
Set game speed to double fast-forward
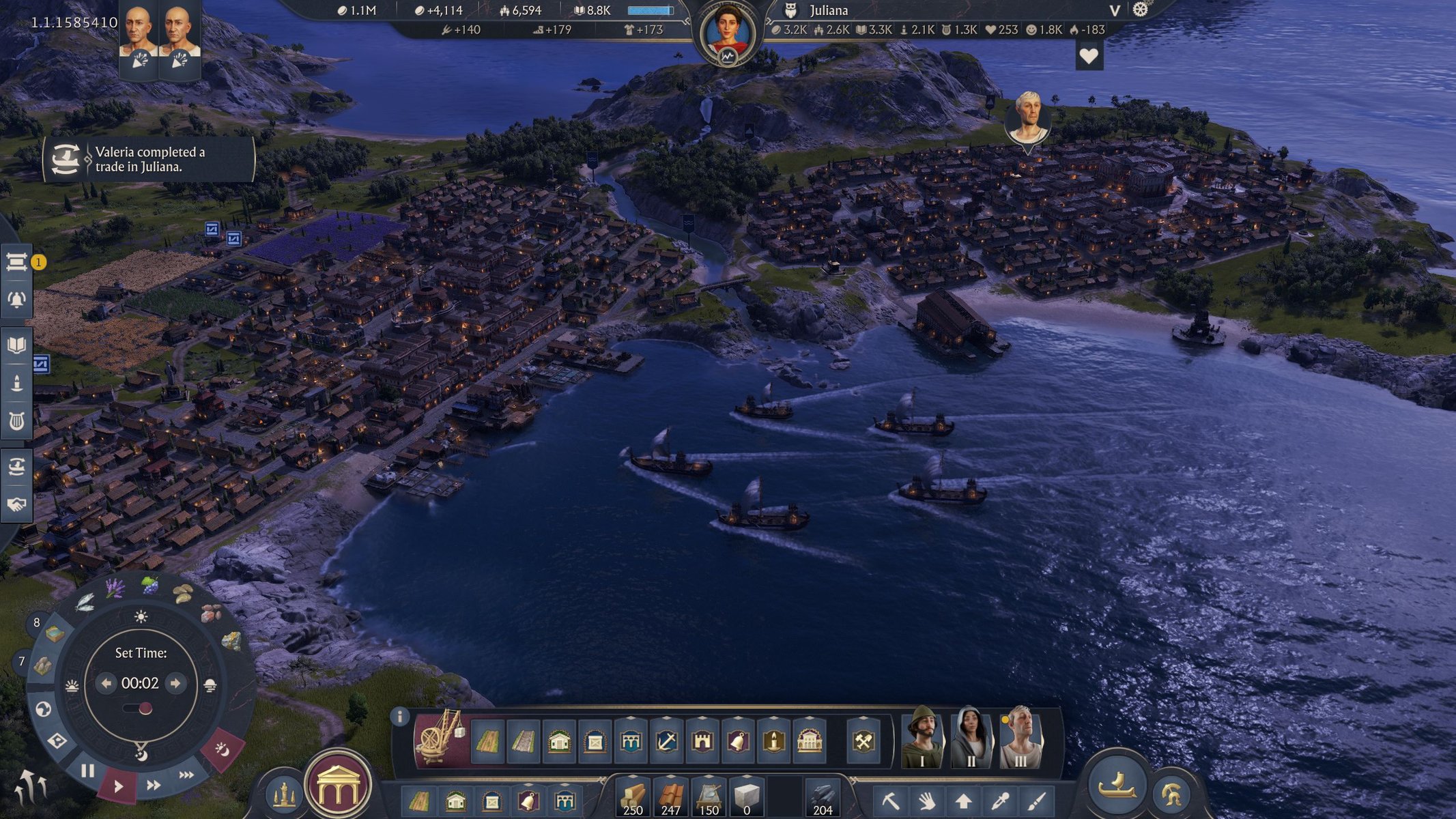(154, 785)
